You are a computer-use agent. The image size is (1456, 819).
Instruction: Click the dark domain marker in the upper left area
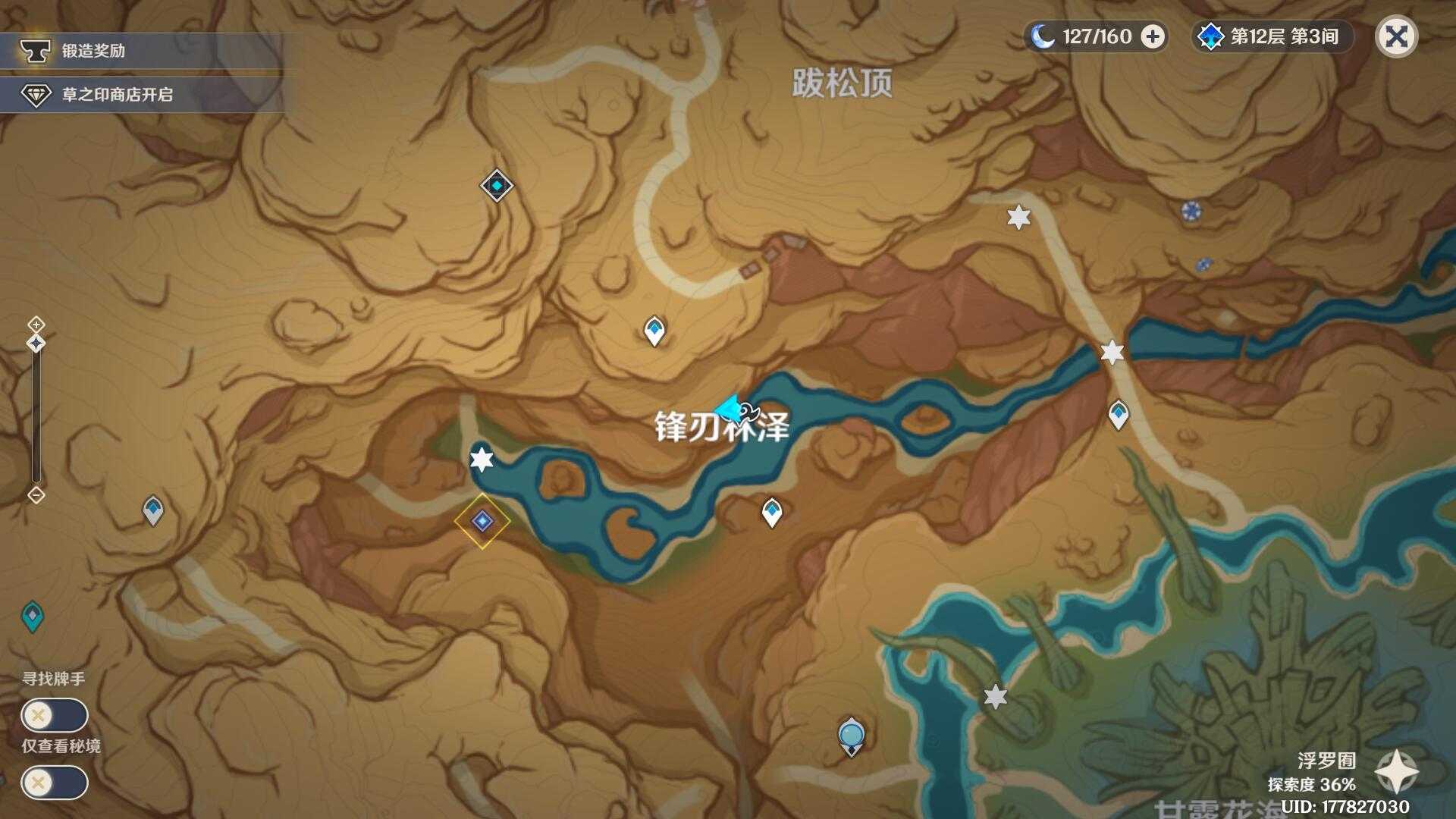[495, 184]
